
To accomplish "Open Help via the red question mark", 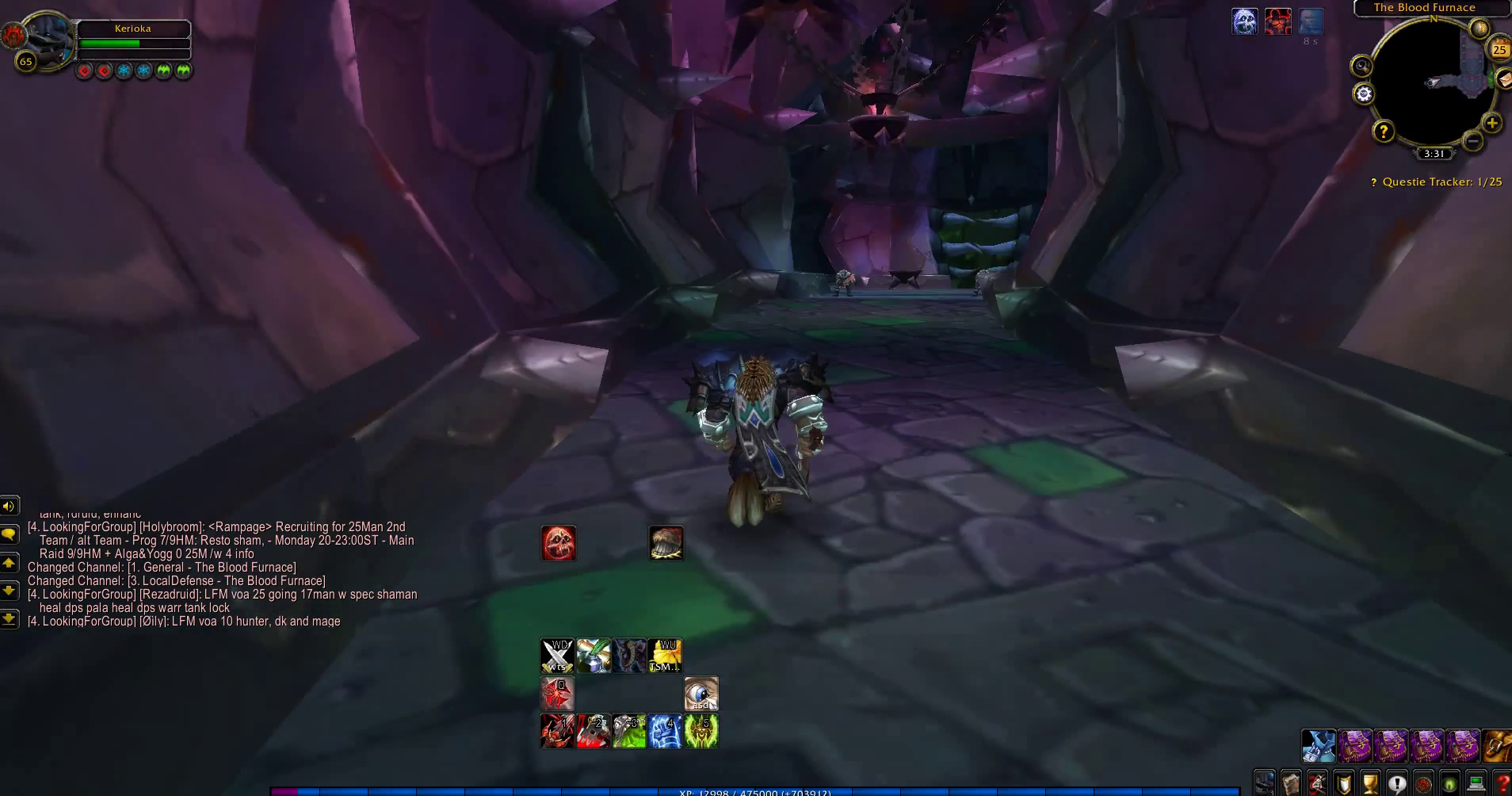I will pyautogui.click(x=1504, y=783).
